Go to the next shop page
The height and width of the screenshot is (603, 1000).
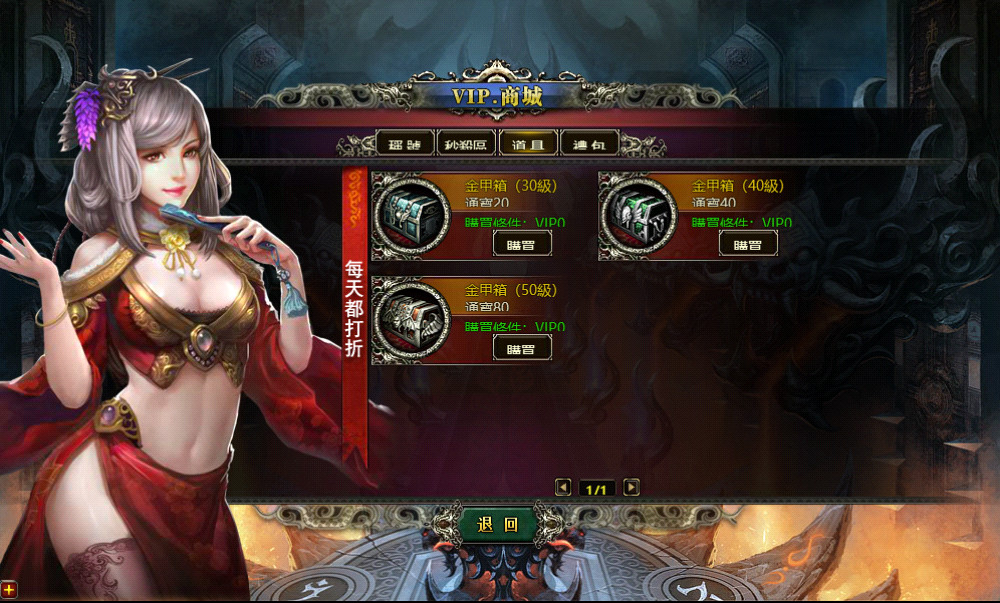(x=631, y=488)
